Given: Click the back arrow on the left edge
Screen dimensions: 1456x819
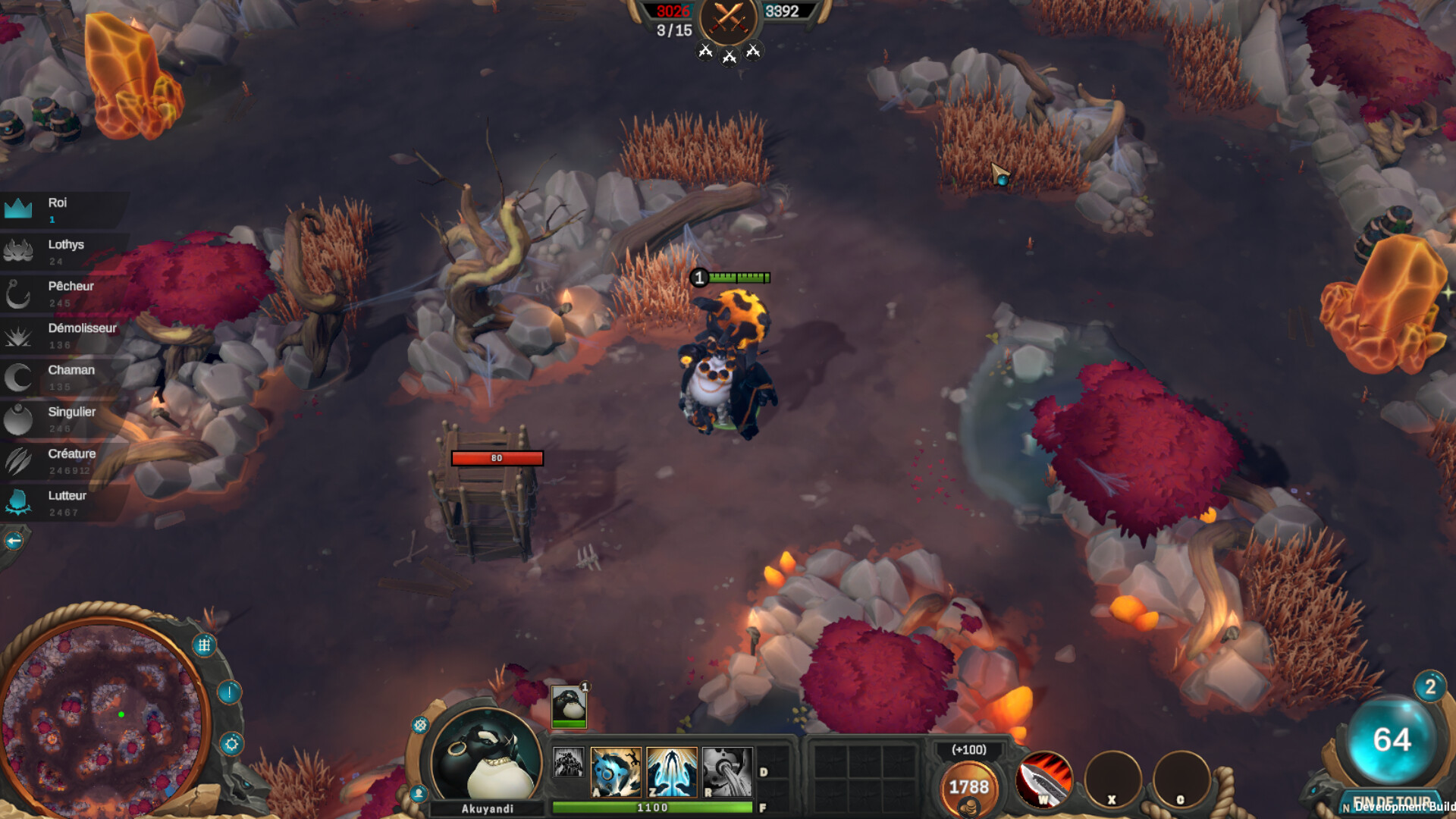Looking at the screenshot, I should (x=14, y=540).
